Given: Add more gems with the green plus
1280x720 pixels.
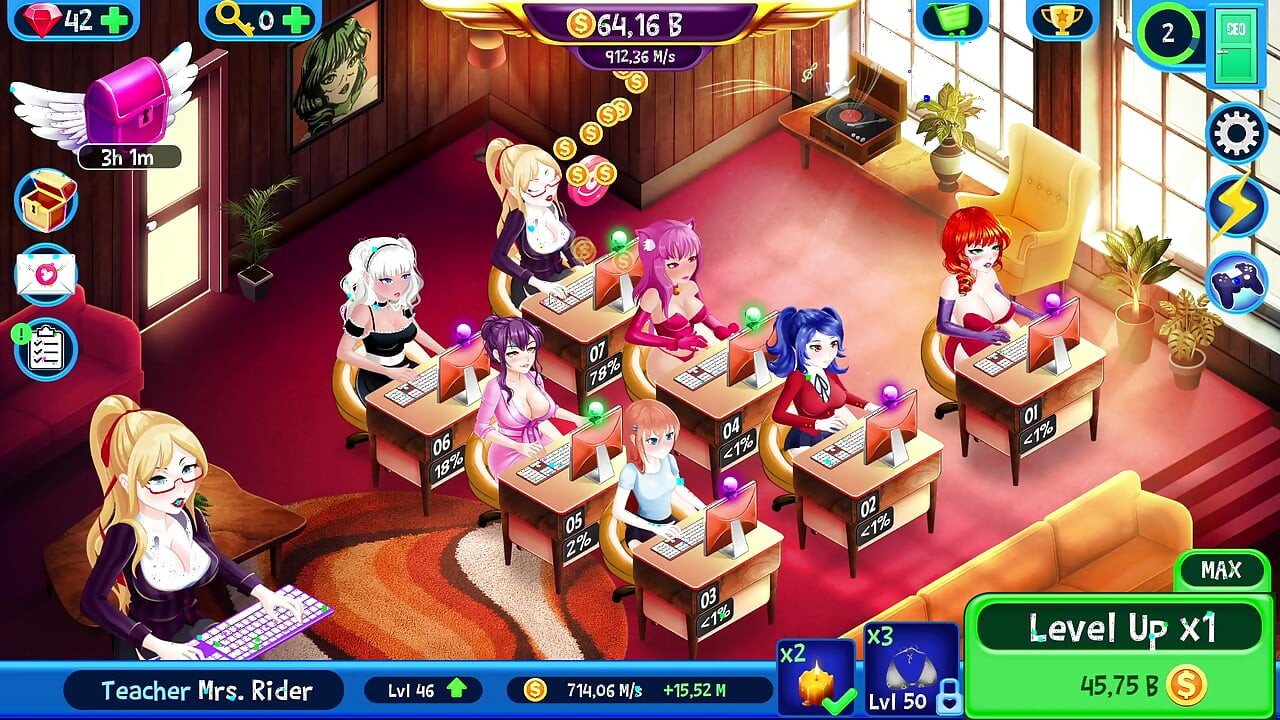Looking at the screenshot, I should coord(116,20).
